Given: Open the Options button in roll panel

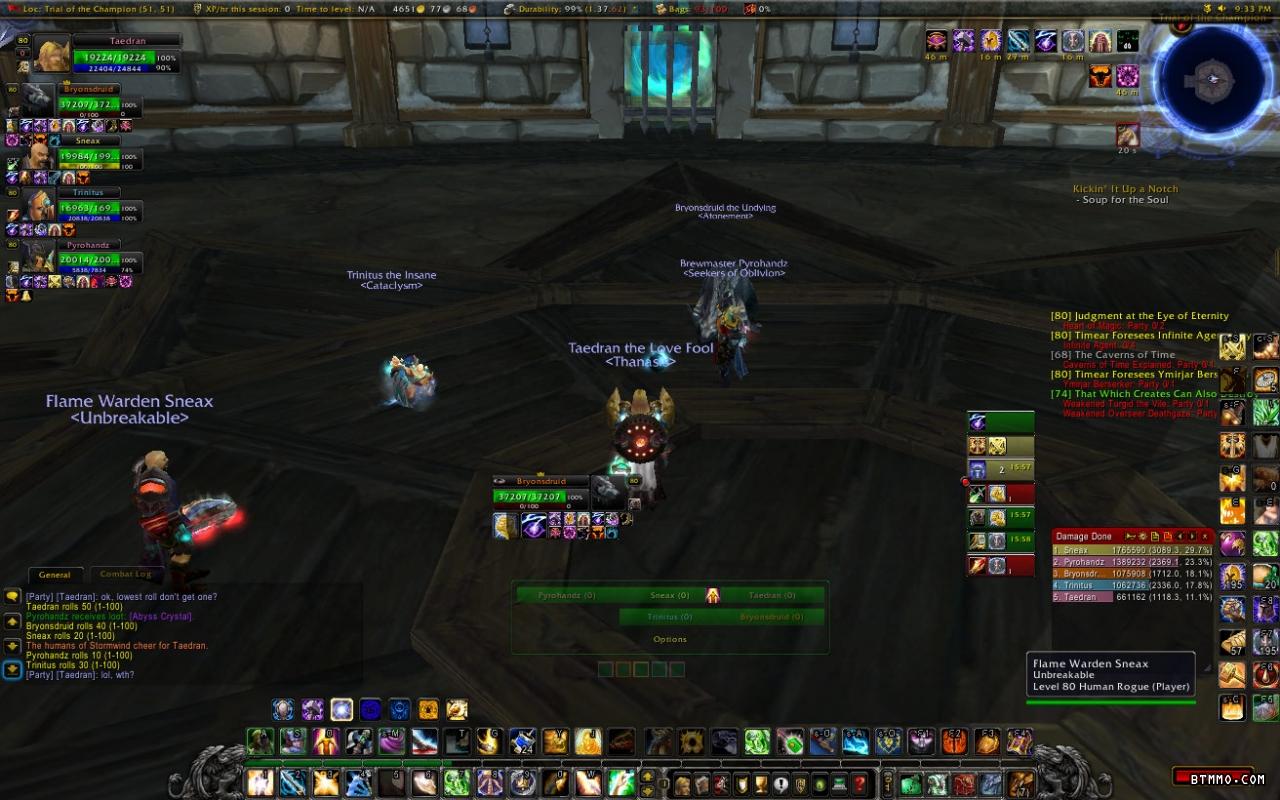Looking at the screenshot, I should (x=669, y=639).
